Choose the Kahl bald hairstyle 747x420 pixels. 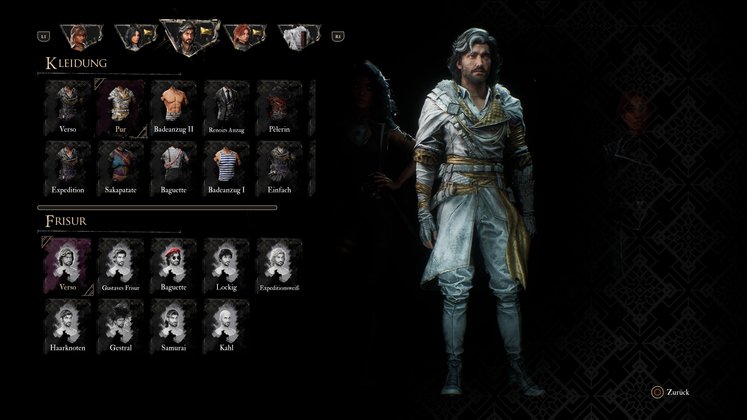click(x=224, y=320)
